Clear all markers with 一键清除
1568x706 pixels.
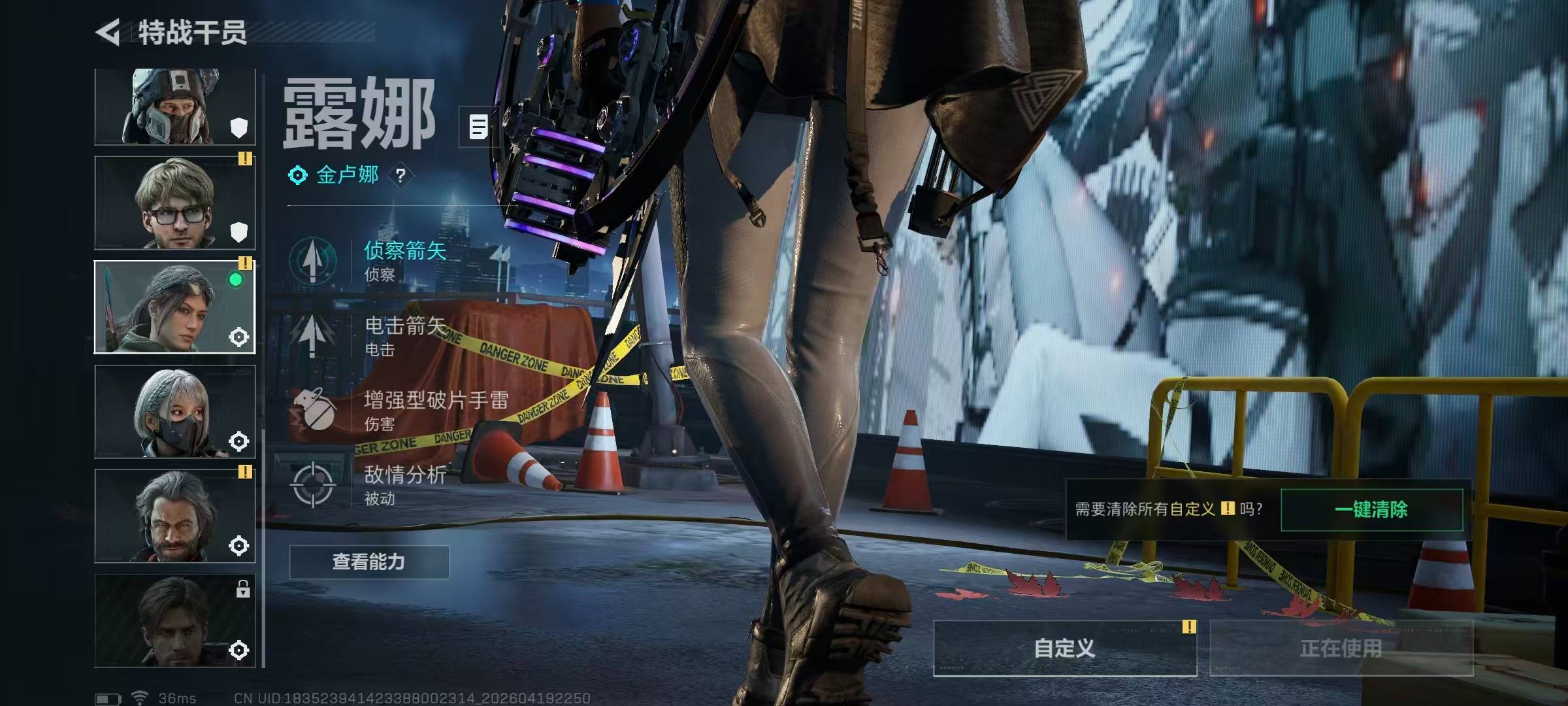(1371, 510)
